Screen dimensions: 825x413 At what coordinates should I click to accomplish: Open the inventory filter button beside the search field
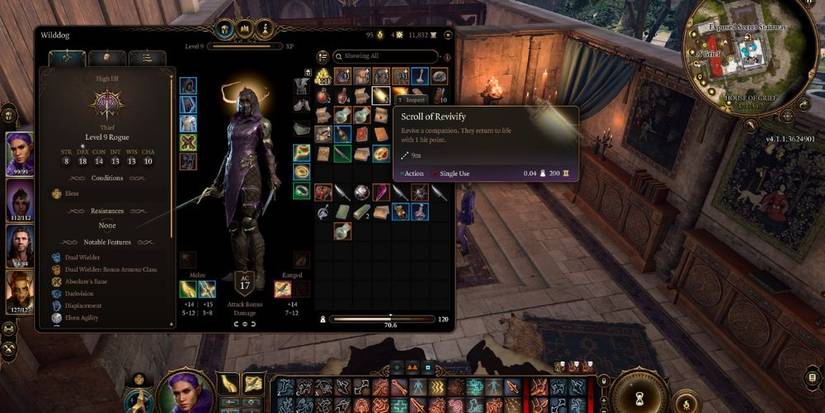[x=323, y=57]
